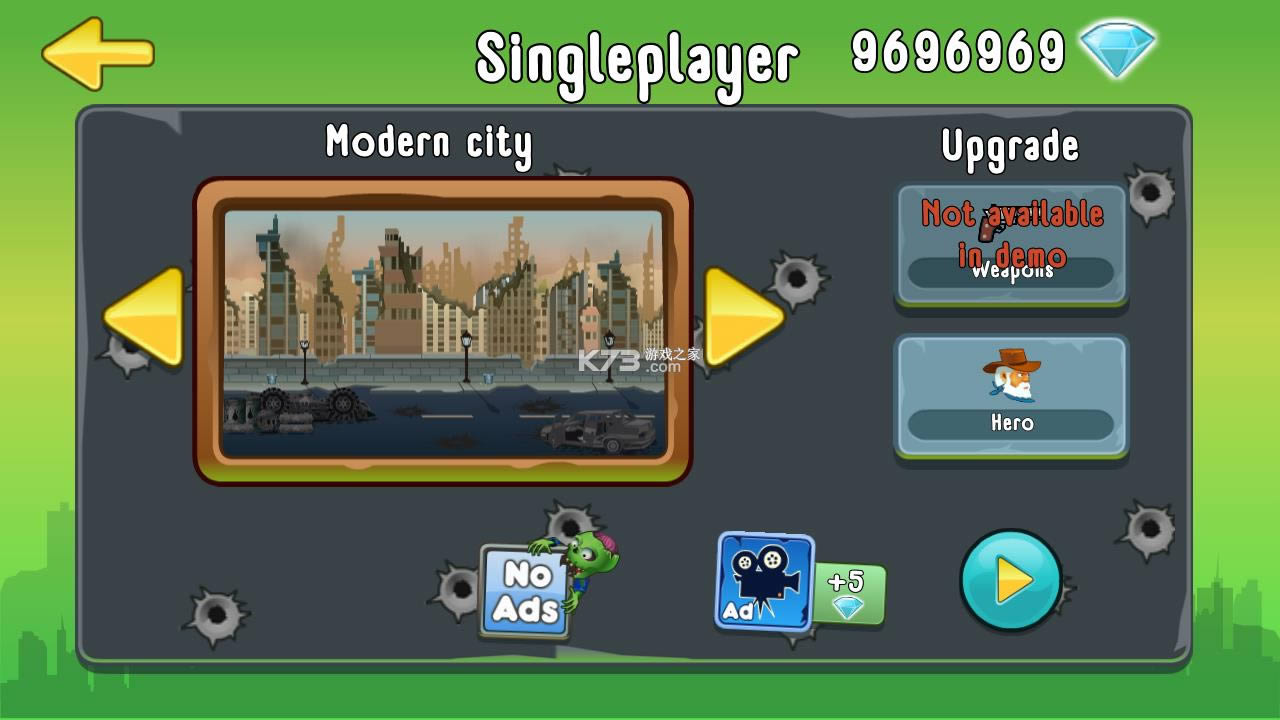Purchase No Ads
The image size is (1280, 720).
pos(524,592)
